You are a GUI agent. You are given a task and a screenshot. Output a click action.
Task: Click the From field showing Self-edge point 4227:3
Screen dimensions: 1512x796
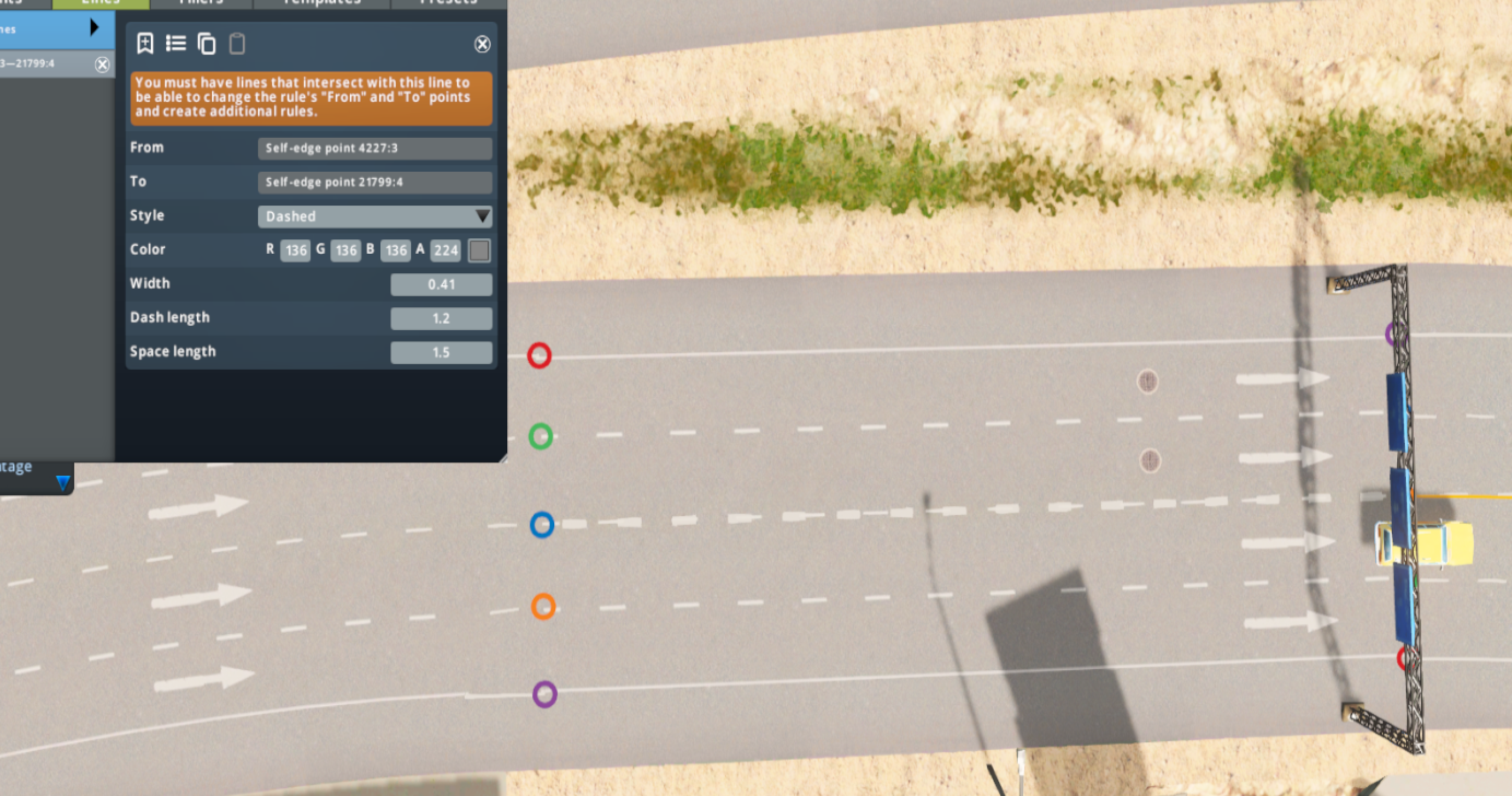click(x=374, y=149)
